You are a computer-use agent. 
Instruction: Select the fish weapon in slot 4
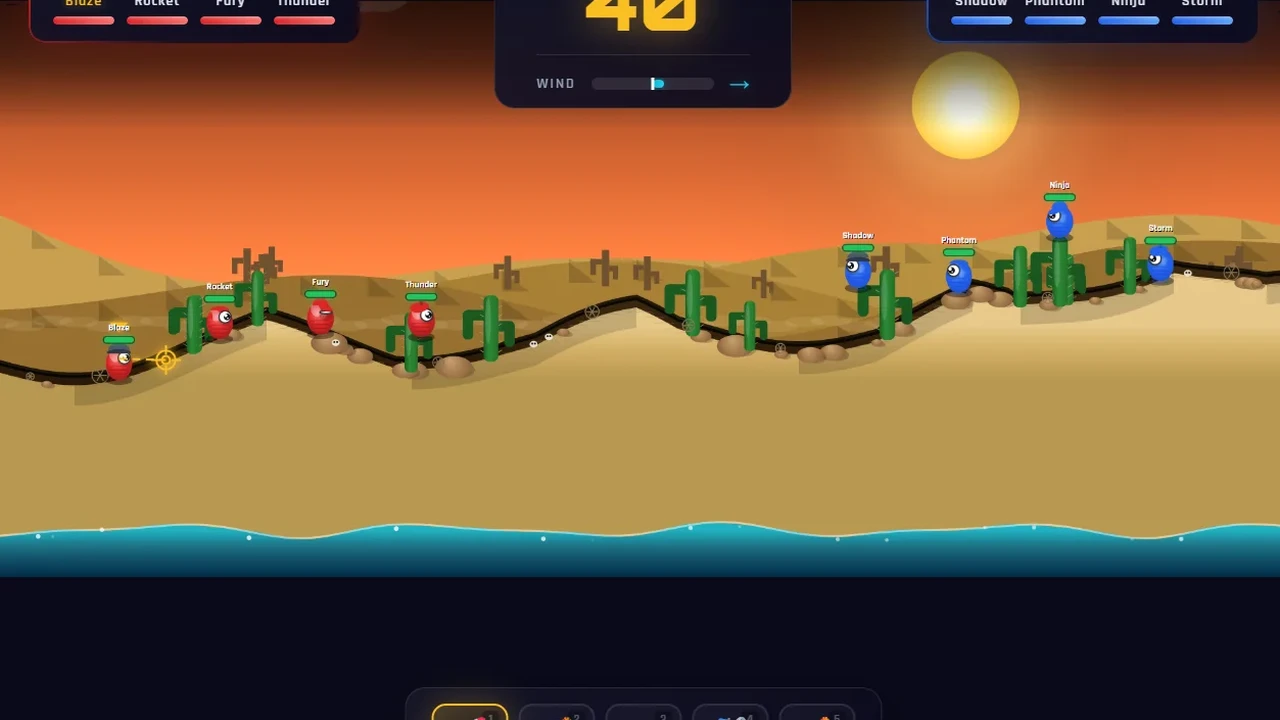click(x=730, y=712)
